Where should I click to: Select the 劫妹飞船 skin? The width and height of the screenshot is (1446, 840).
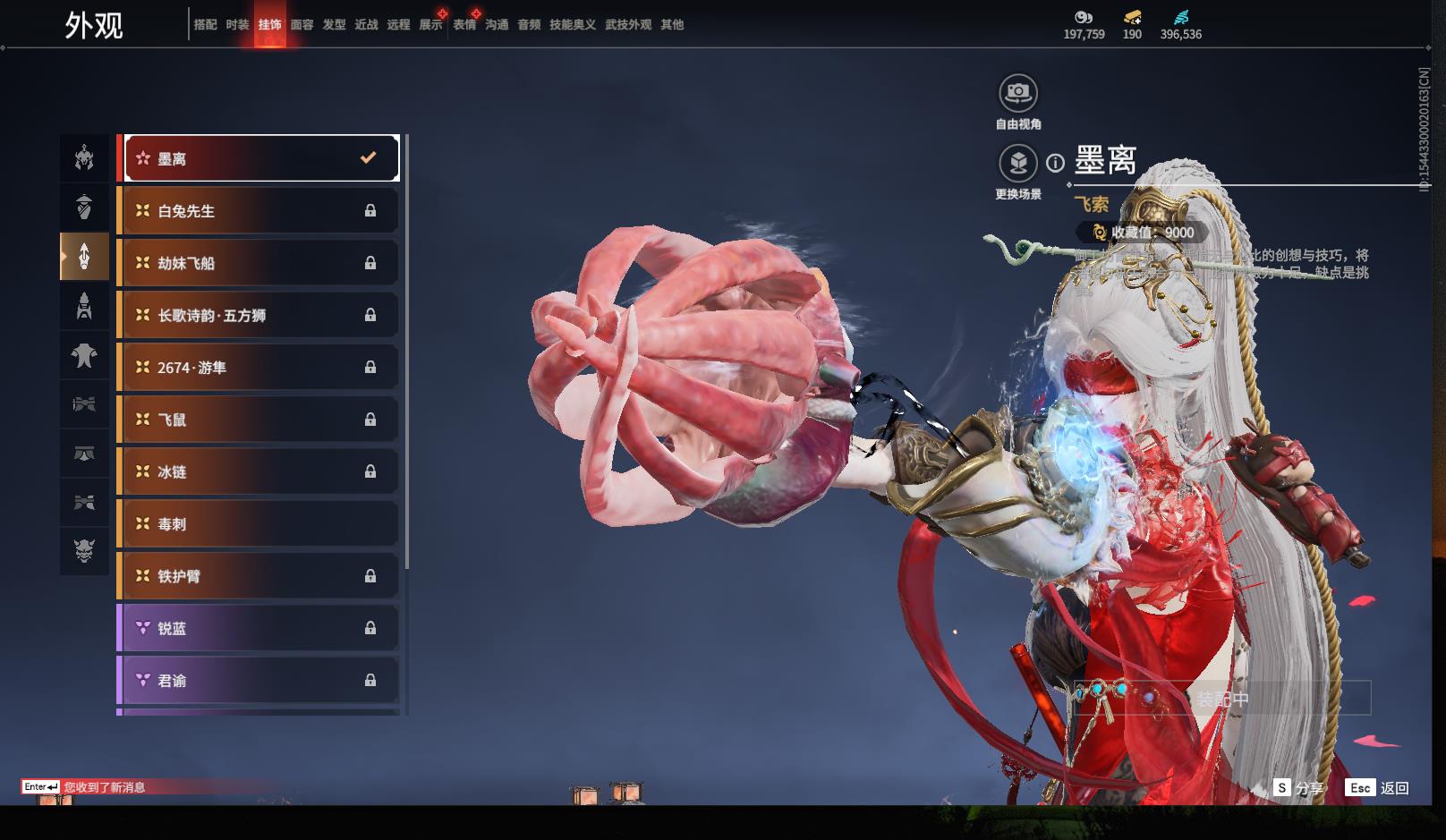(259, 263)
